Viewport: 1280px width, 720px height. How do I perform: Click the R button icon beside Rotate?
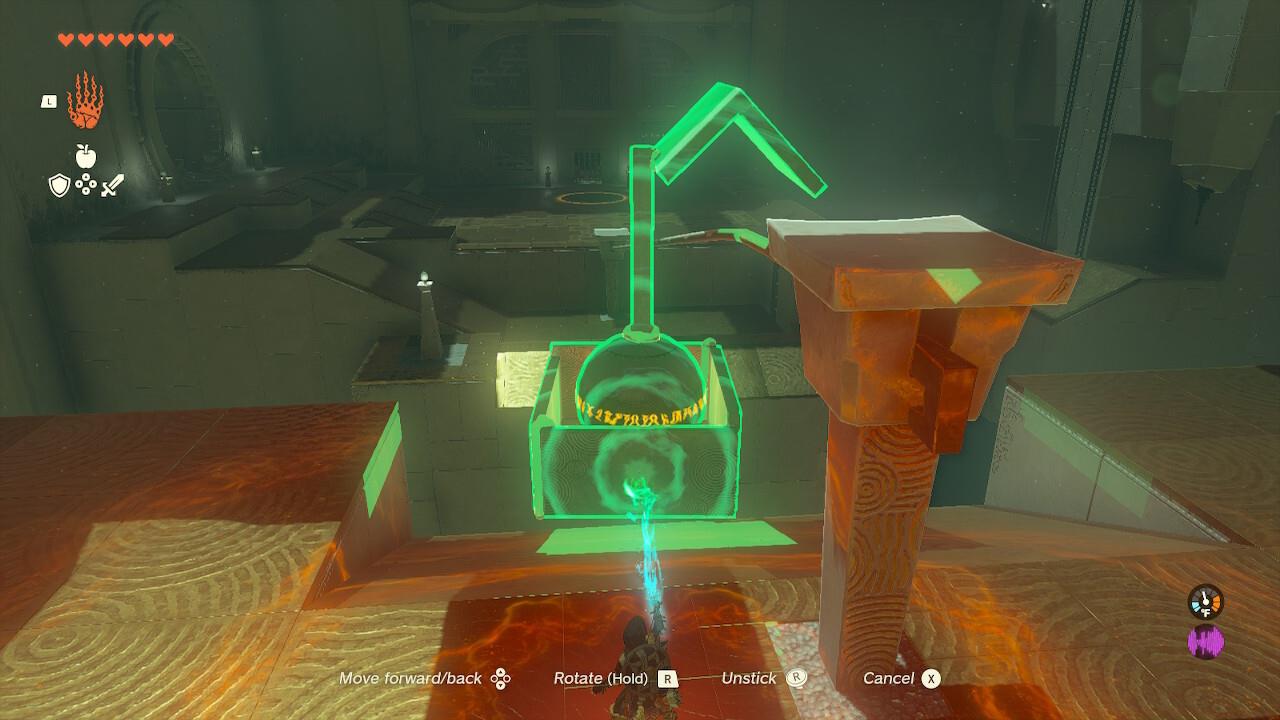click(667, 678)
